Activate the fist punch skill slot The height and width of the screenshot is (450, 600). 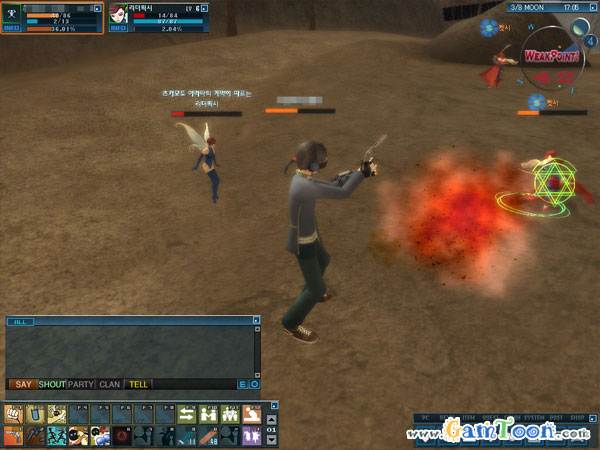(12, 413)
